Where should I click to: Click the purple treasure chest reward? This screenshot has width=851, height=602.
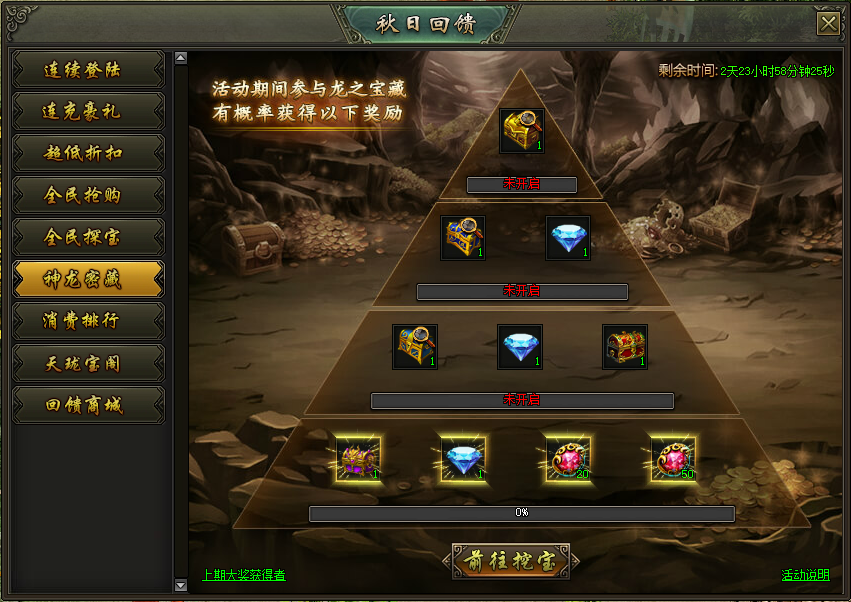pyautogui.click(x=357, y=459)
